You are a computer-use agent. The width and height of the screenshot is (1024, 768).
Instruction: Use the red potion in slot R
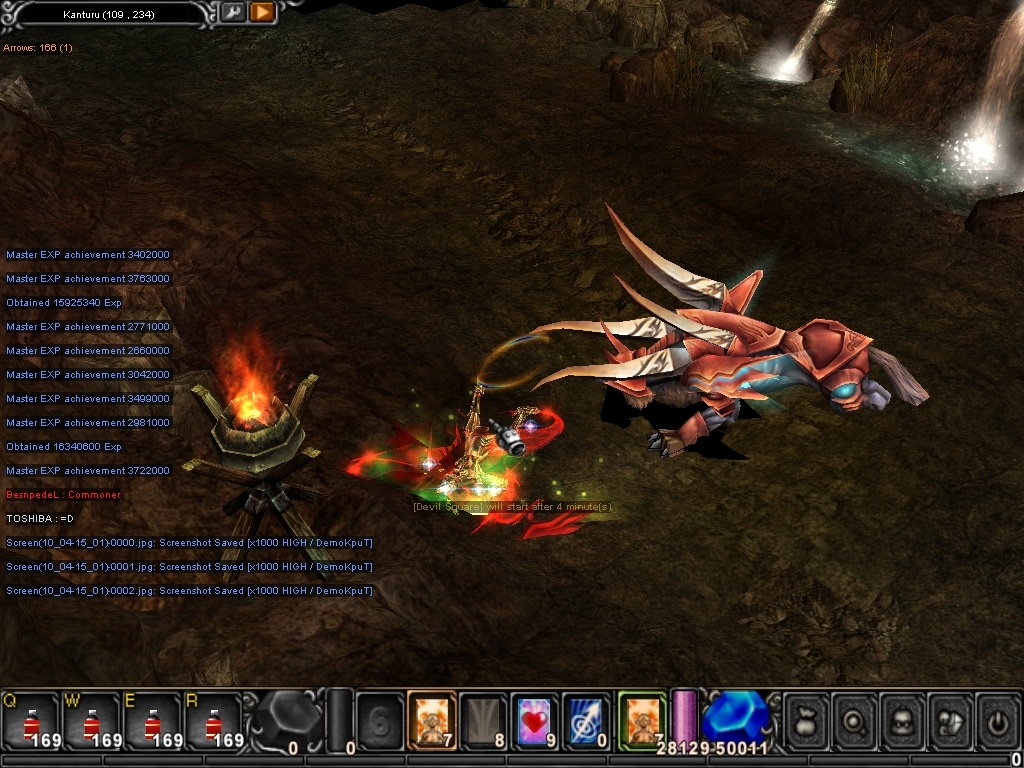pyautogui.click(x=213, y=720)
